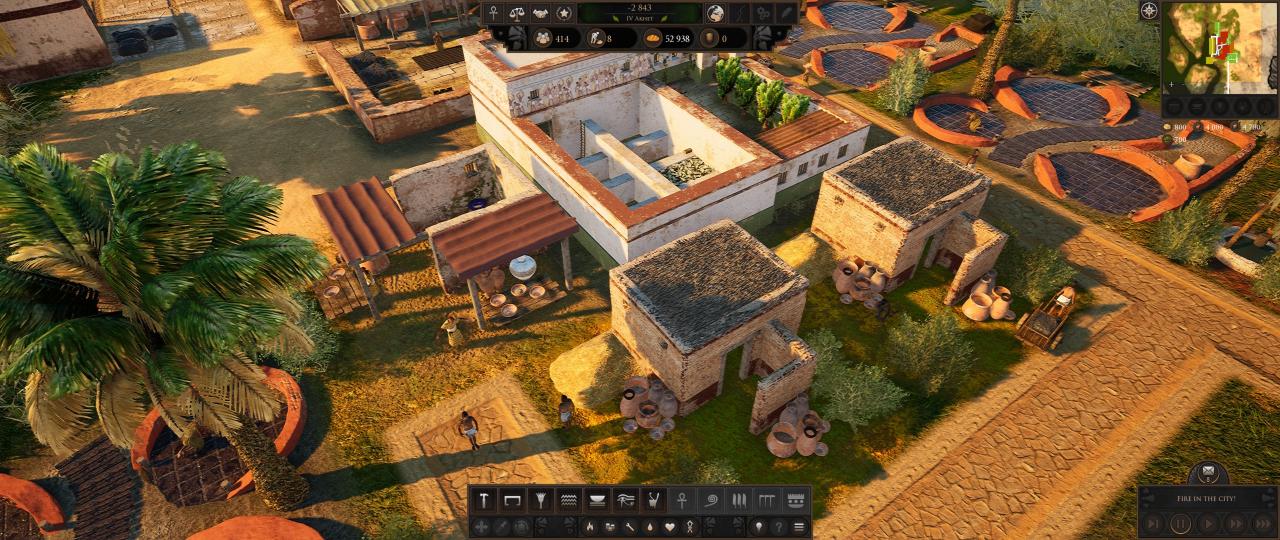1280x540 pixels.
Task: Open the water waves building category
Action: click(x=568, y=499)
